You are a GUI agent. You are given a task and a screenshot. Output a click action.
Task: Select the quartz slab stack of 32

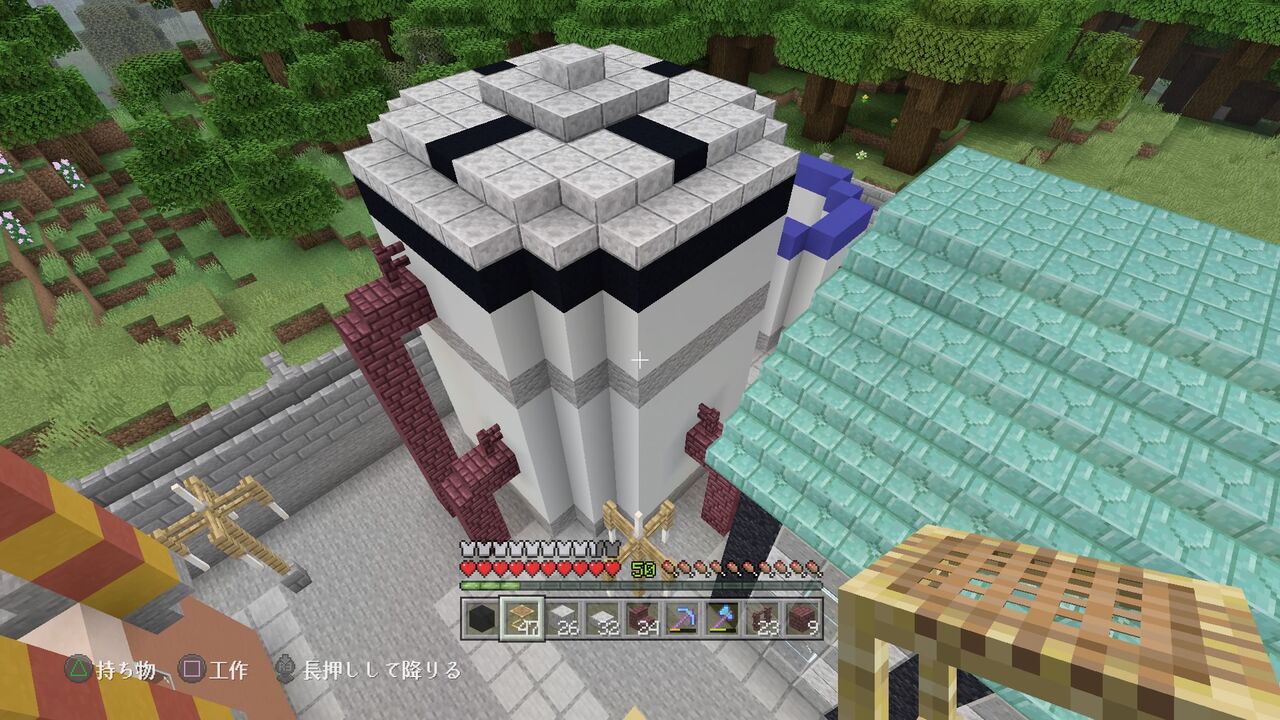click(603, 617)
